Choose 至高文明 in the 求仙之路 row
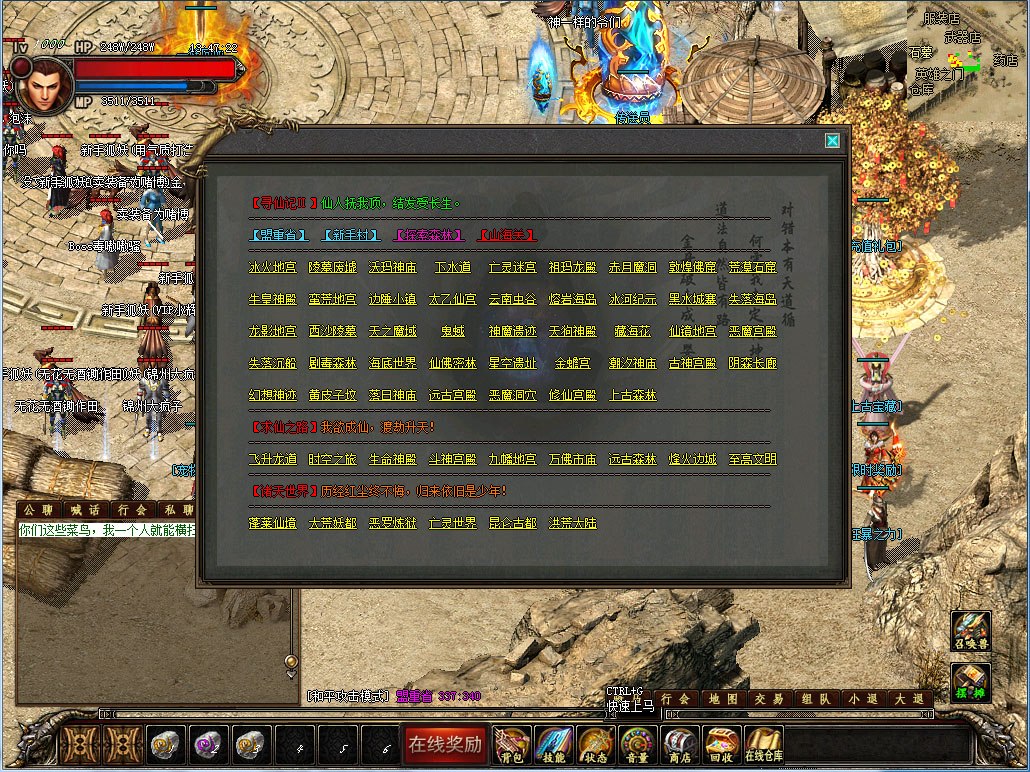The image size is (1030, 772). coord(753,459)
